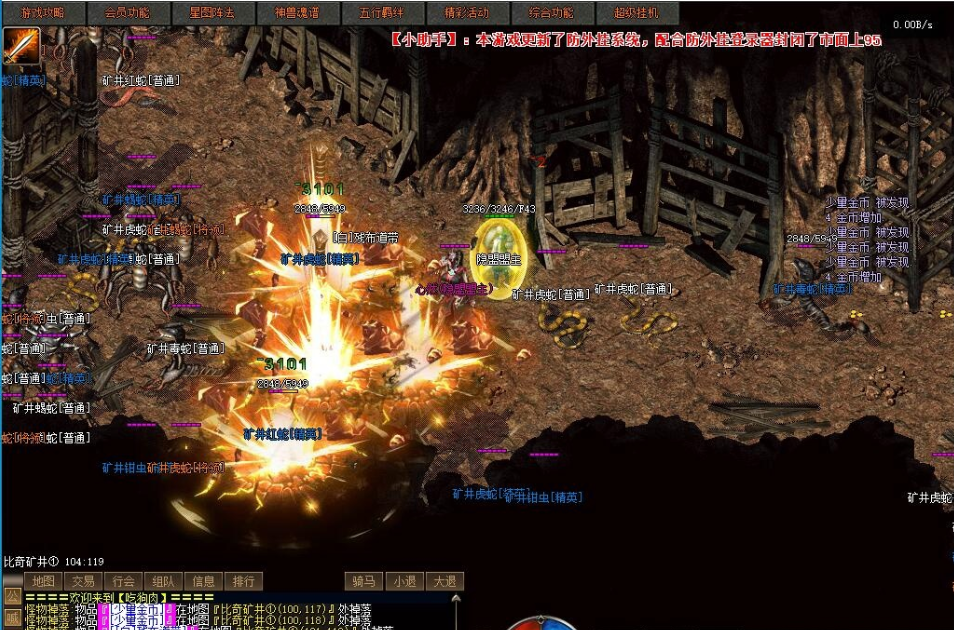
Task: Open the 游戏攻略 game guide menu
Action: [x=43, y=13]
